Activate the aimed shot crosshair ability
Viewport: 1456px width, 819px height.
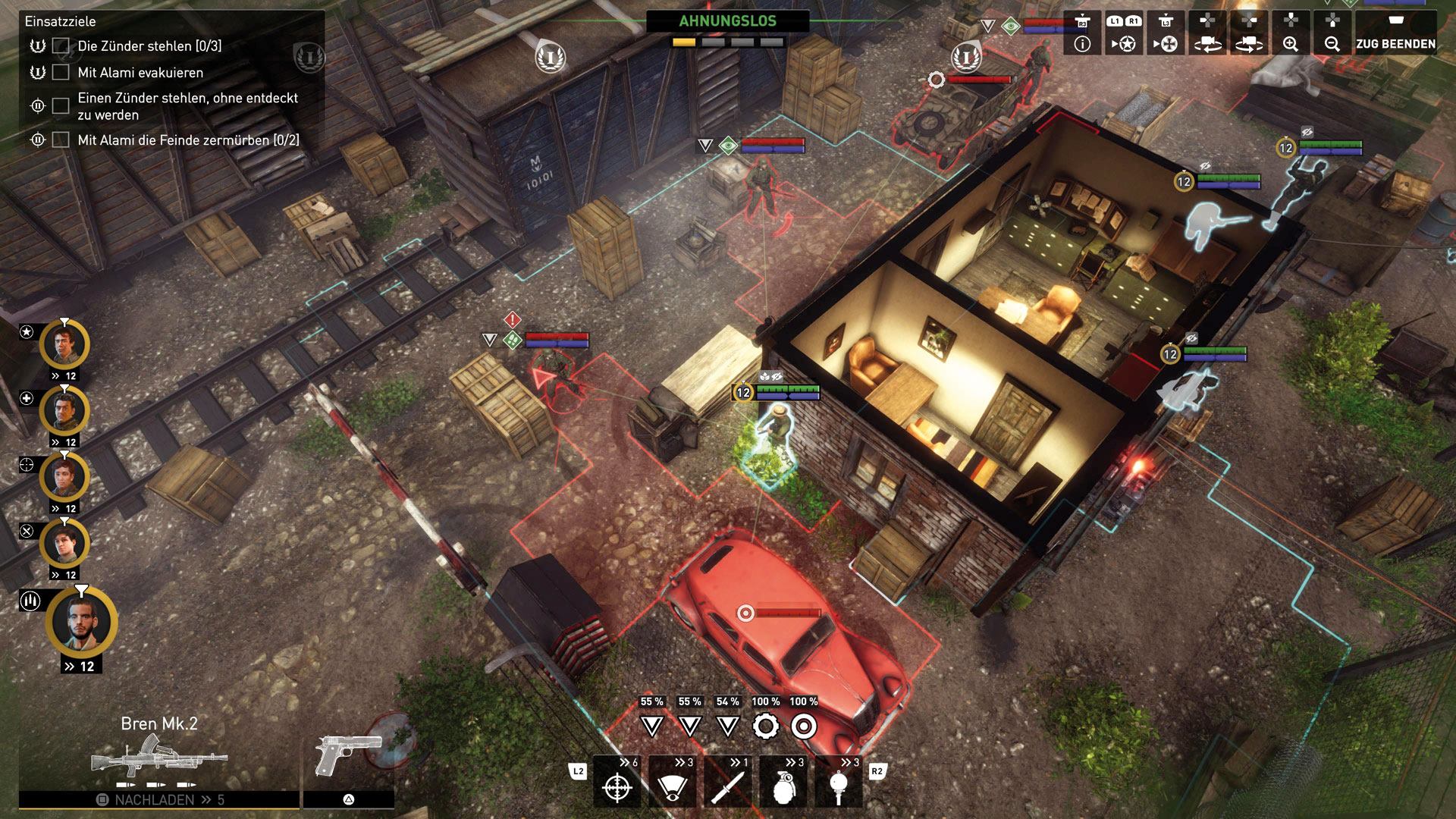(617, 783)
